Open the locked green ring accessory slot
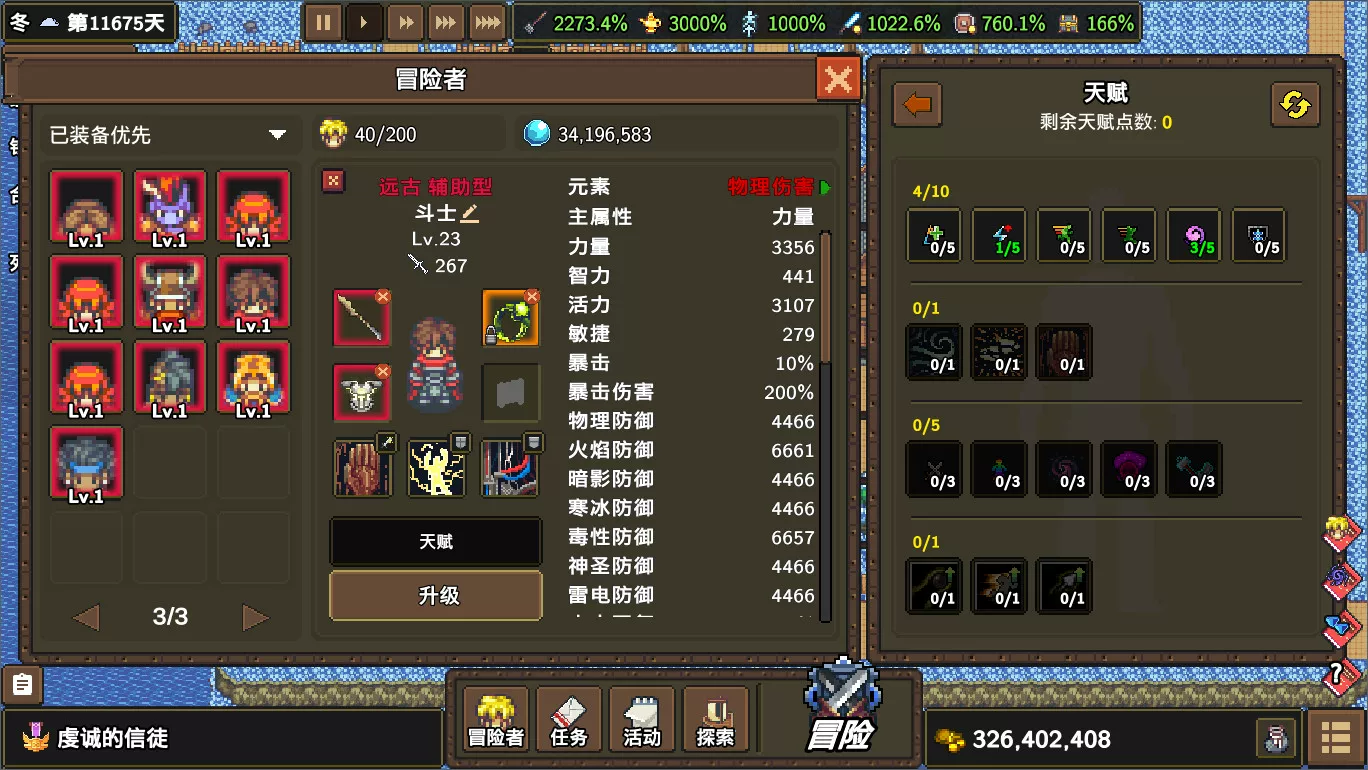1368x770 pixels. [x=511, y=318]
